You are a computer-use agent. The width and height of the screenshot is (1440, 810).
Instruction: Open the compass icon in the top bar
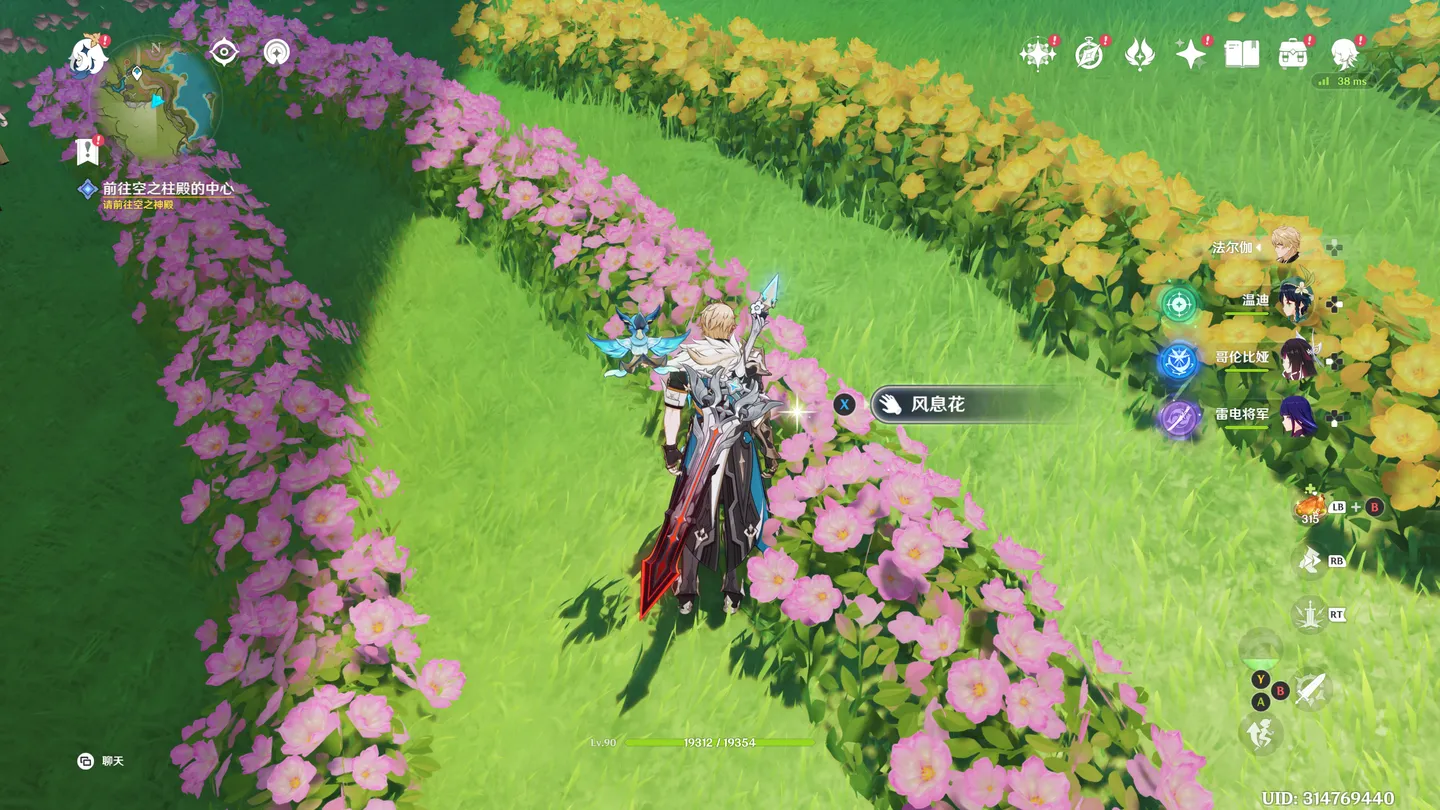point(1088,54)
